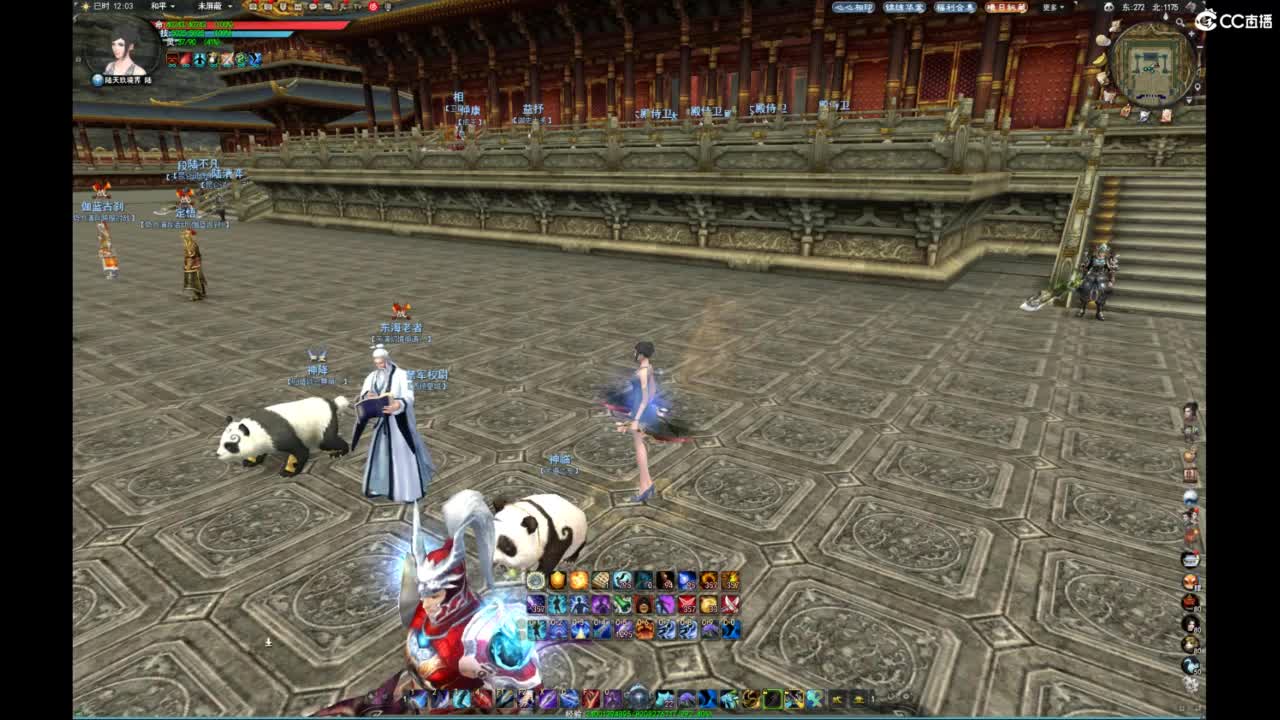This screenshot has height=720, width=1280.
Task: Click the TV broadcast icon in the top toolbar
Action: tap(358, 8)
